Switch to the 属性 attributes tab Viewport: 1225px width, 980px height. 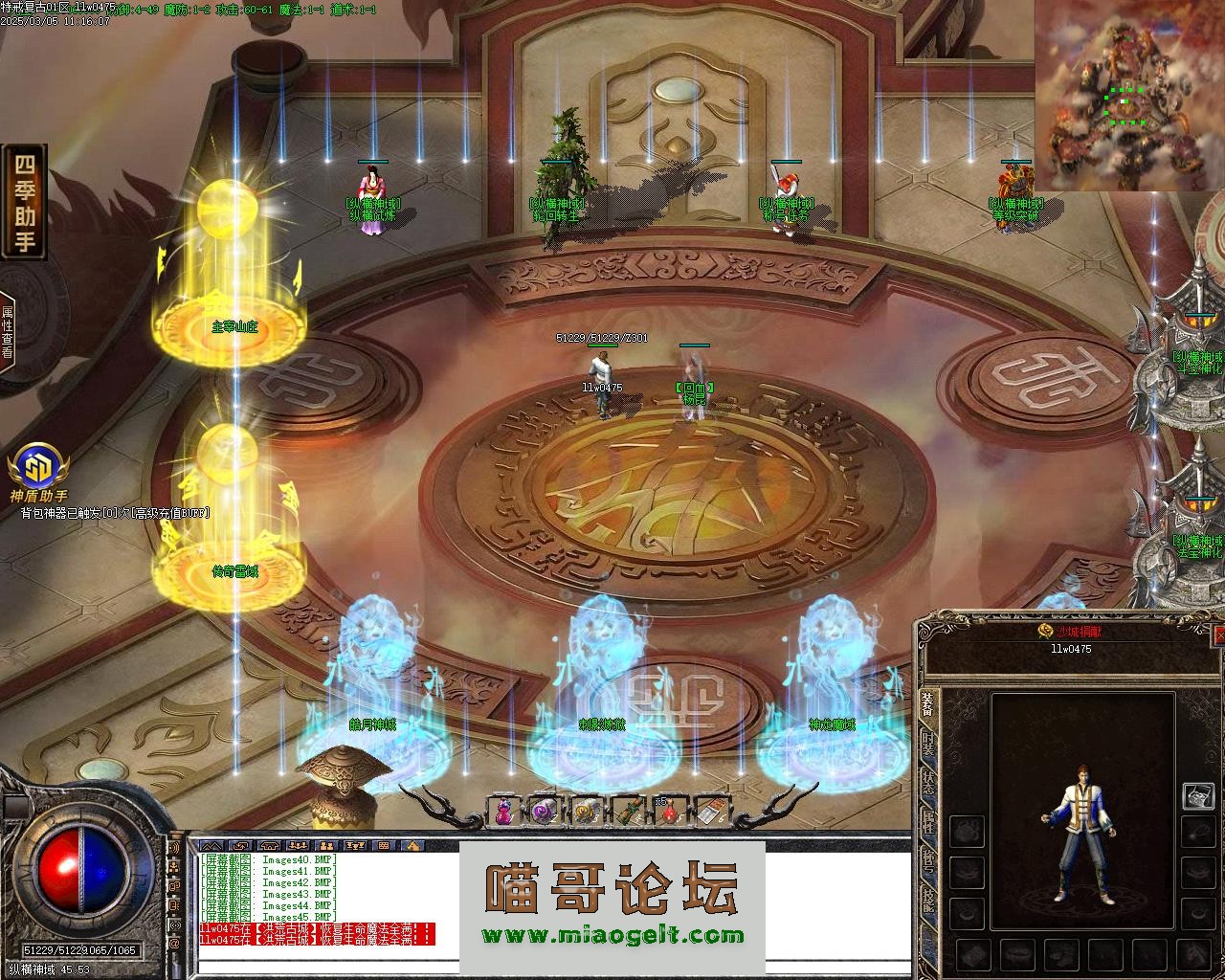pos(927,822)
